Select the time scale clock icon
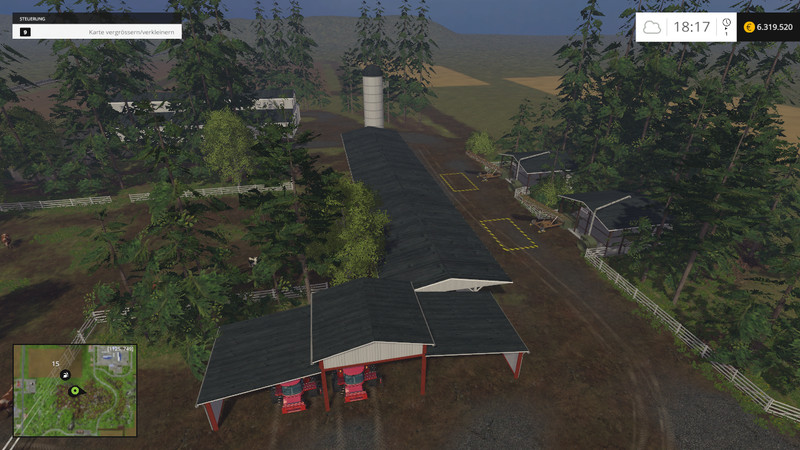The width and height of the screenshot is (800, 450). coord(726,23)
